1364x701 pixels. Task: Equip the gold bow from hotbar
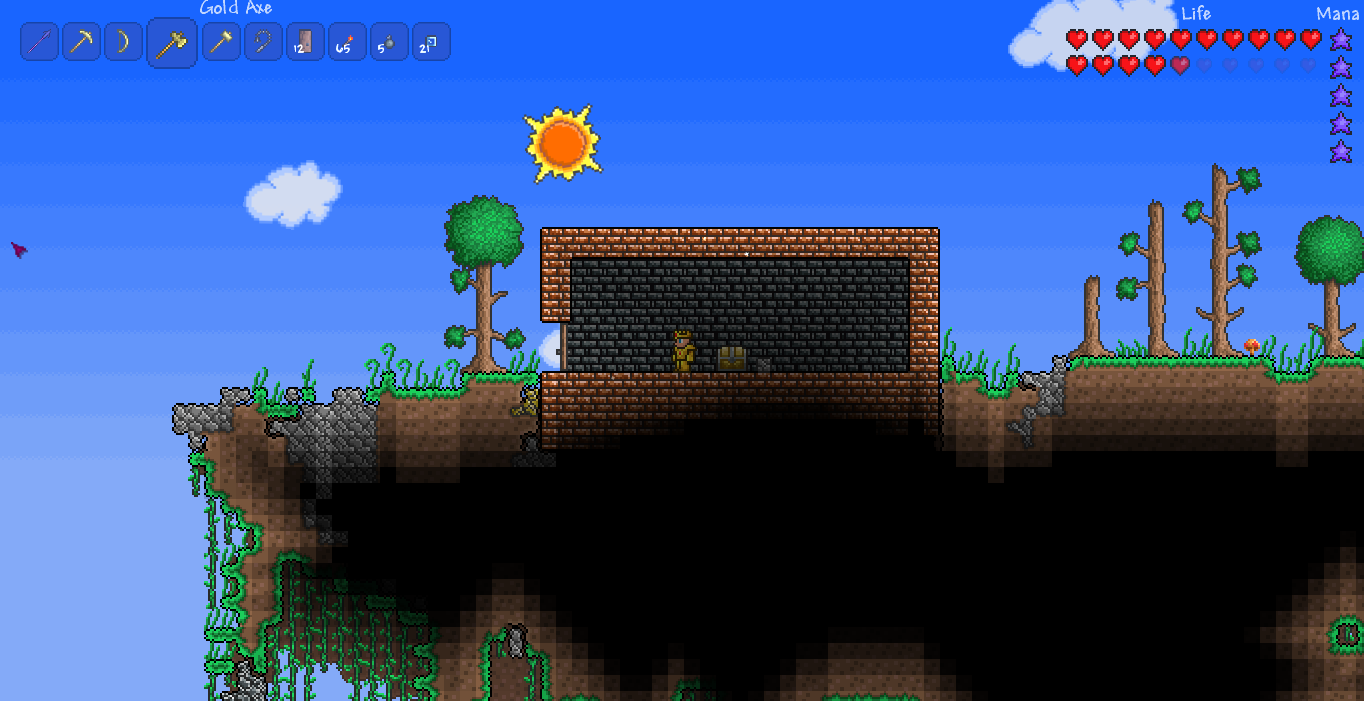(x=124, y=42)
